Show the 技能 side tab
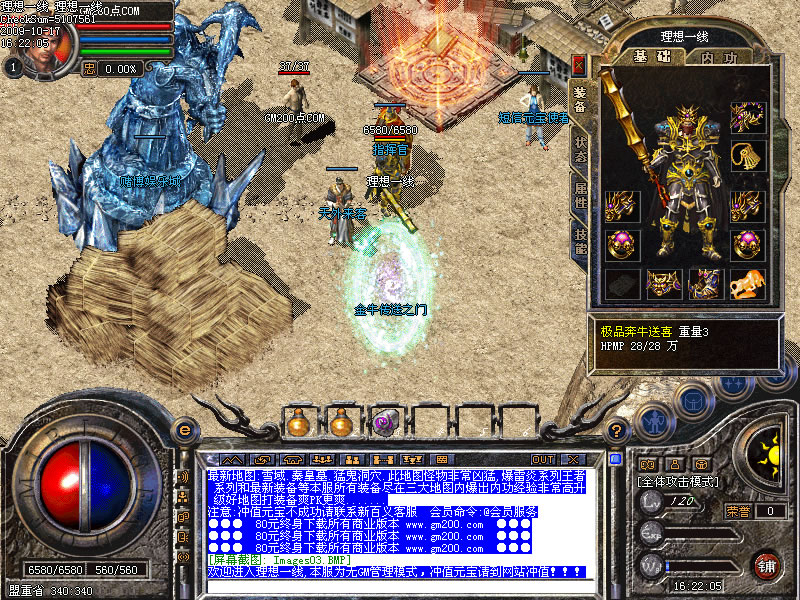Image resolution: width=800 pixels, height=600 pixels. point(580,240)
